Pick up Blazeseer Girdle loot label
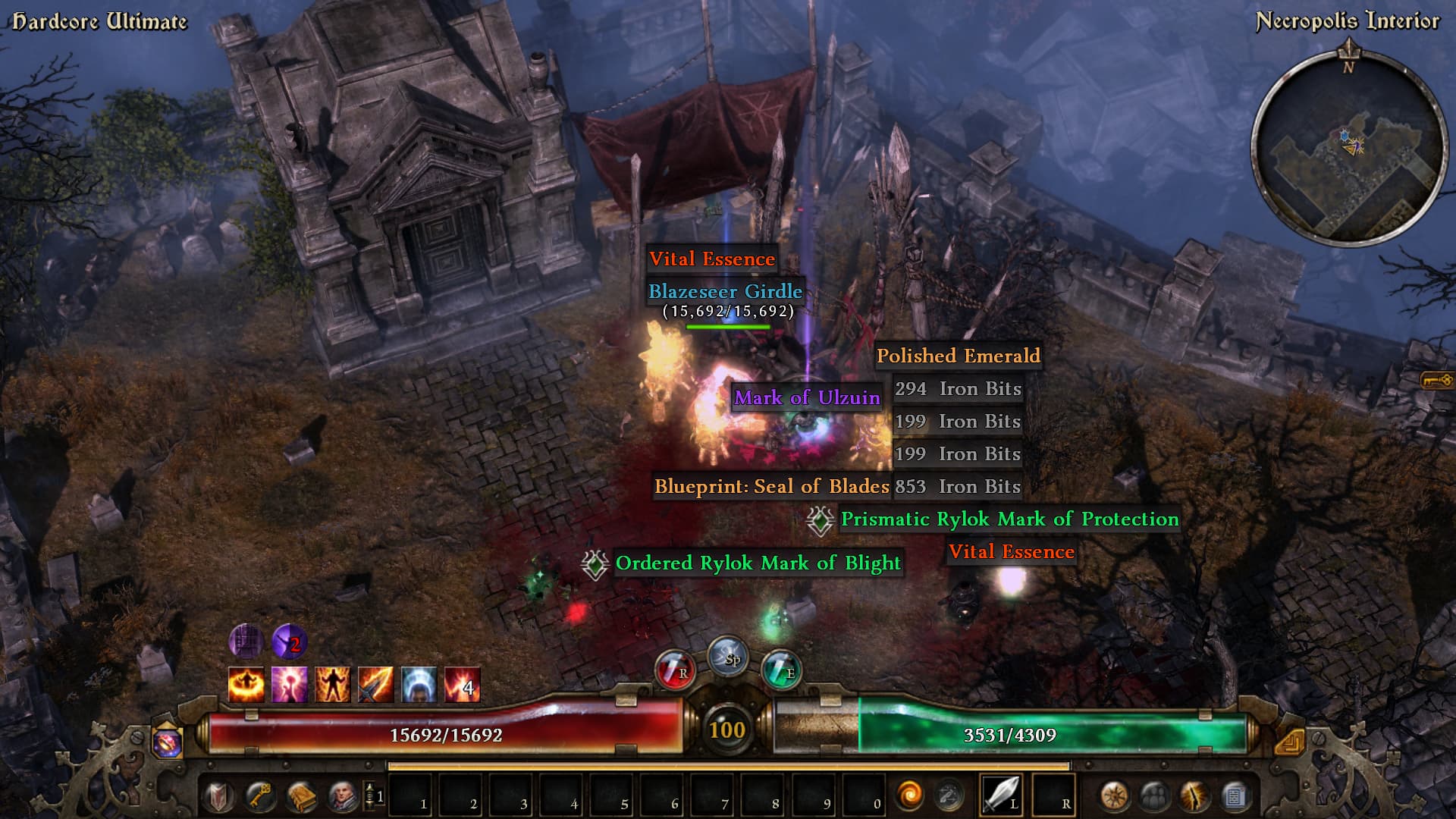The height and width of the screenshot is (819, 1456). tap(725, 291)
